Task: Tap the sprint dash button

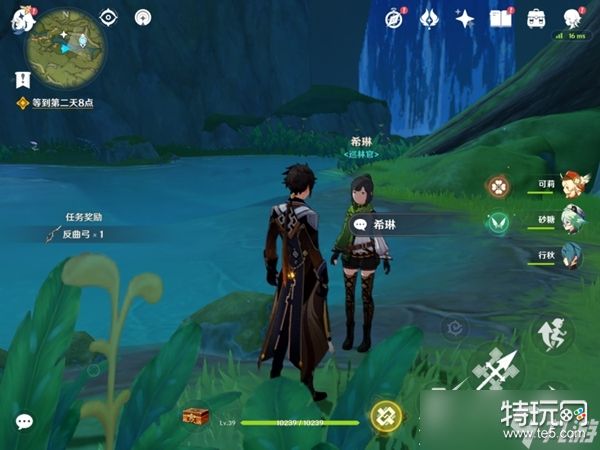Action: point(552,334)
